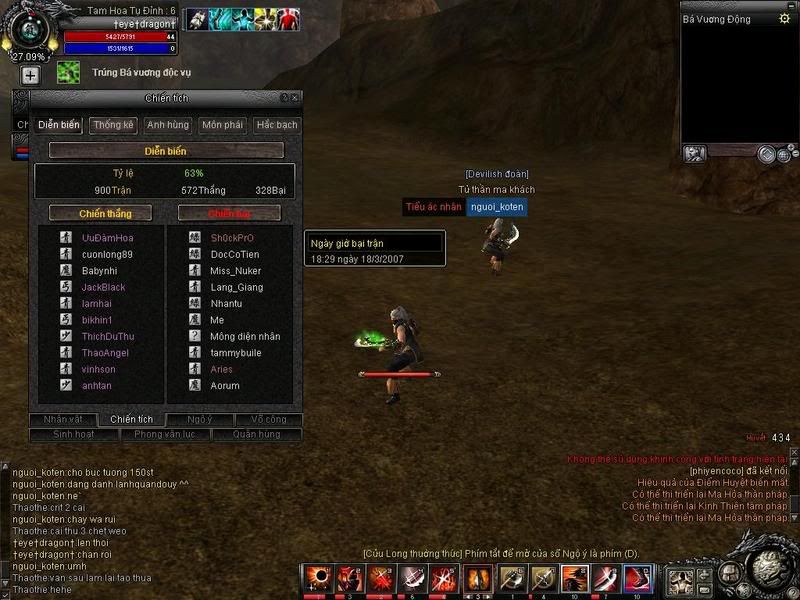Click the green poison status icon
800x600 pixels.
(68, 72)
